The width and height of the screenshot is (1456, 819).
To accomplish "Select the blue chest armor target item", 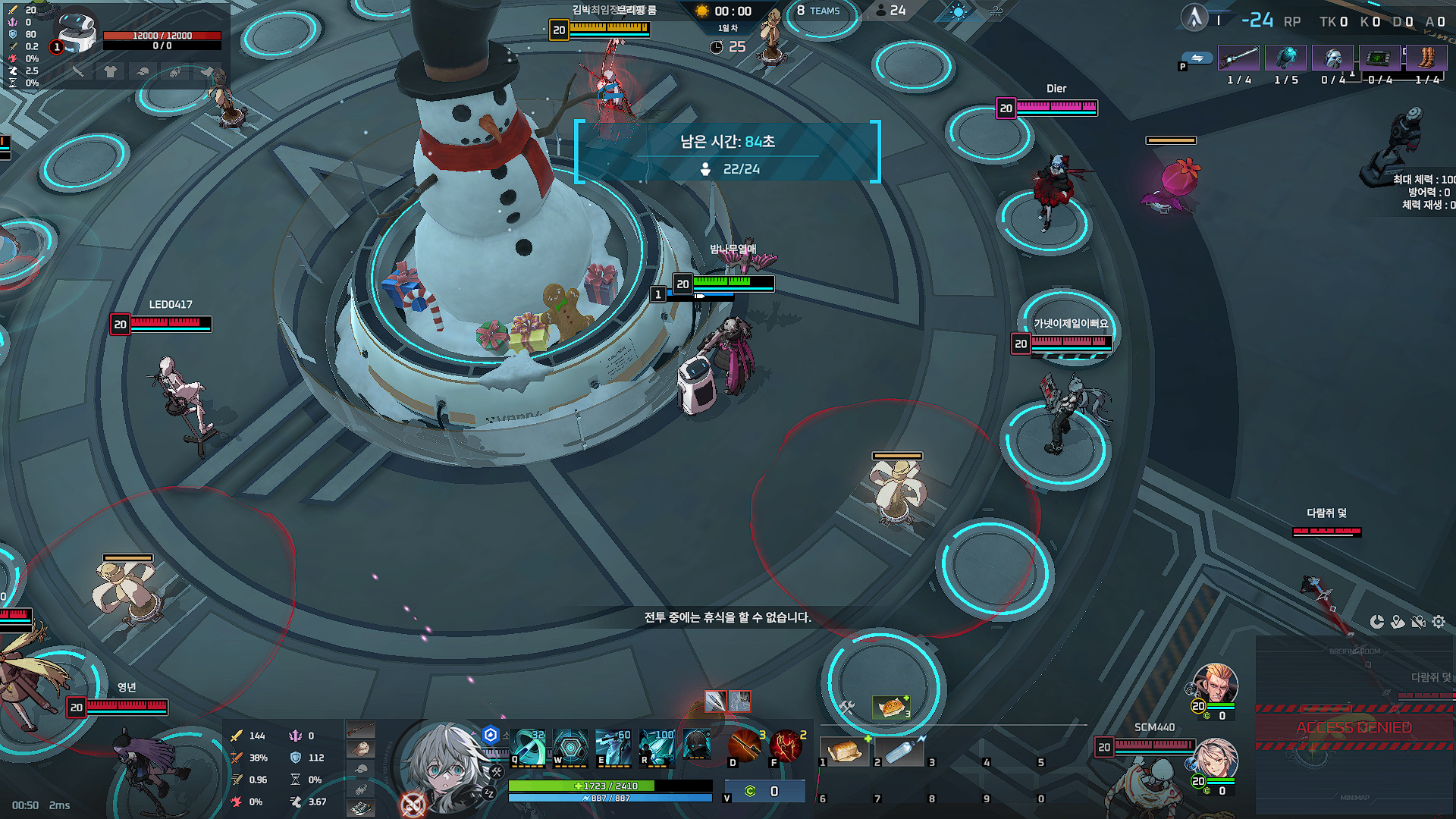I will [1285, 58].
